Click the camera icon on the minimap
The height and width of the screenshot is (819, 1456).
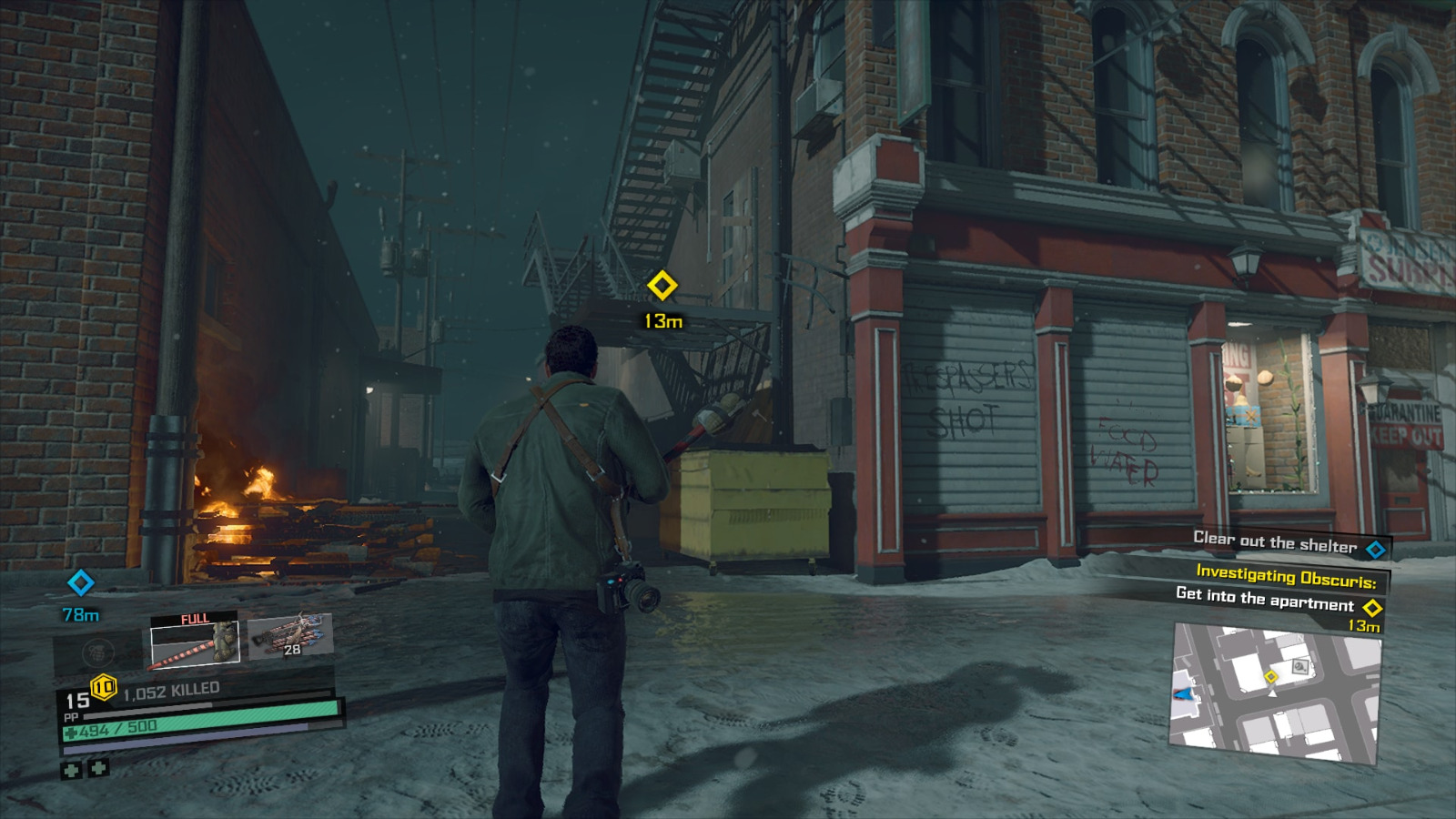pyautogui.click(x=1300, y=666)
